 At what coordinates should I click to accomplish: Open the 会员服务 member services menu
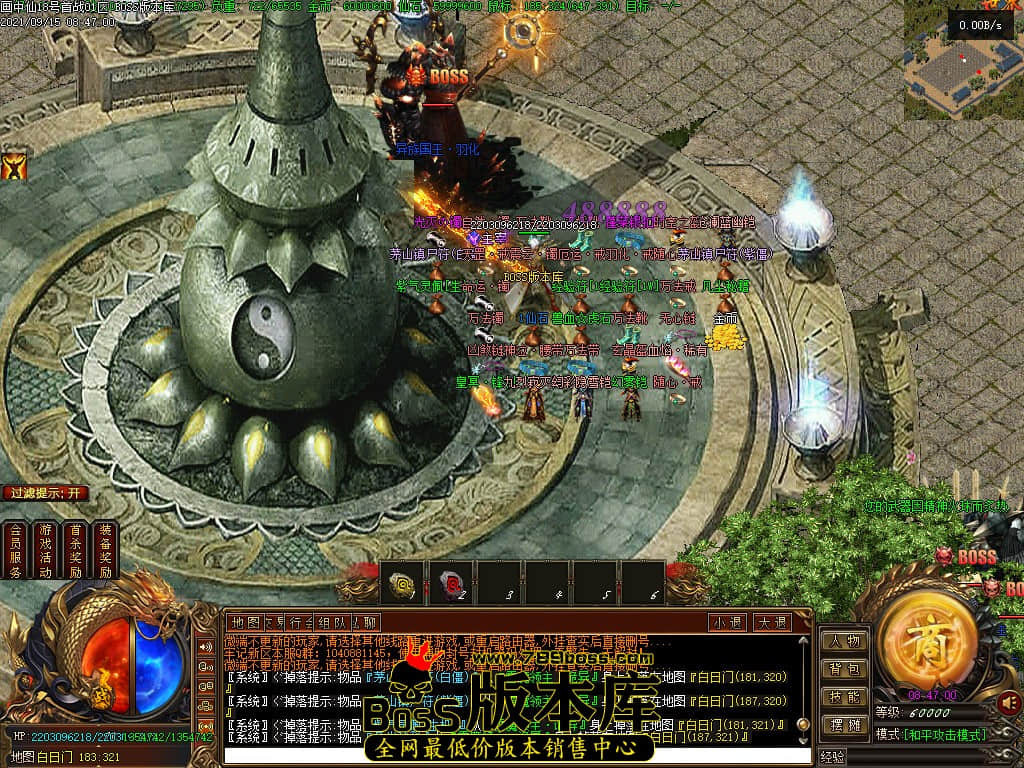click(15, 550)
